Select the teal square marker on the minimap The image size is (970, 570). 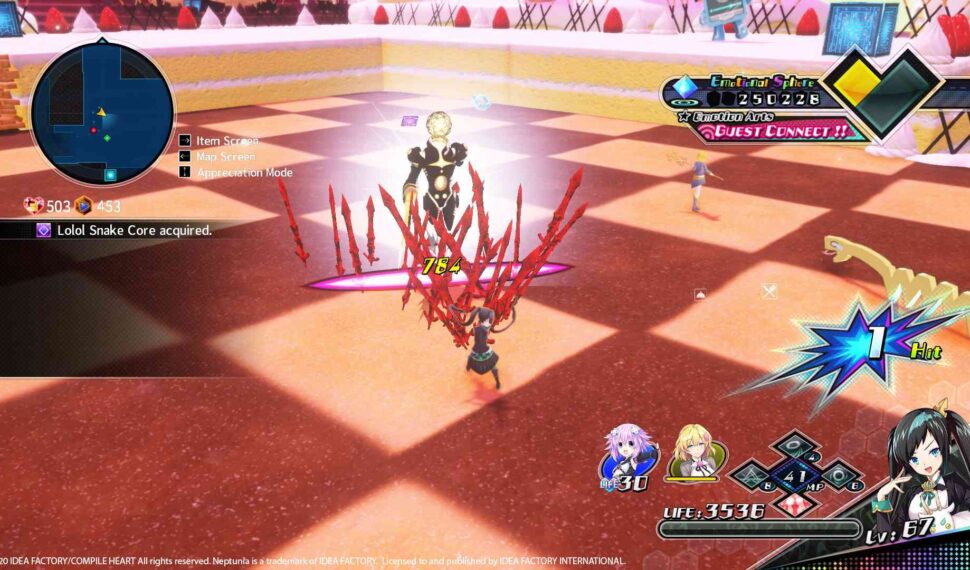point(111,175)
